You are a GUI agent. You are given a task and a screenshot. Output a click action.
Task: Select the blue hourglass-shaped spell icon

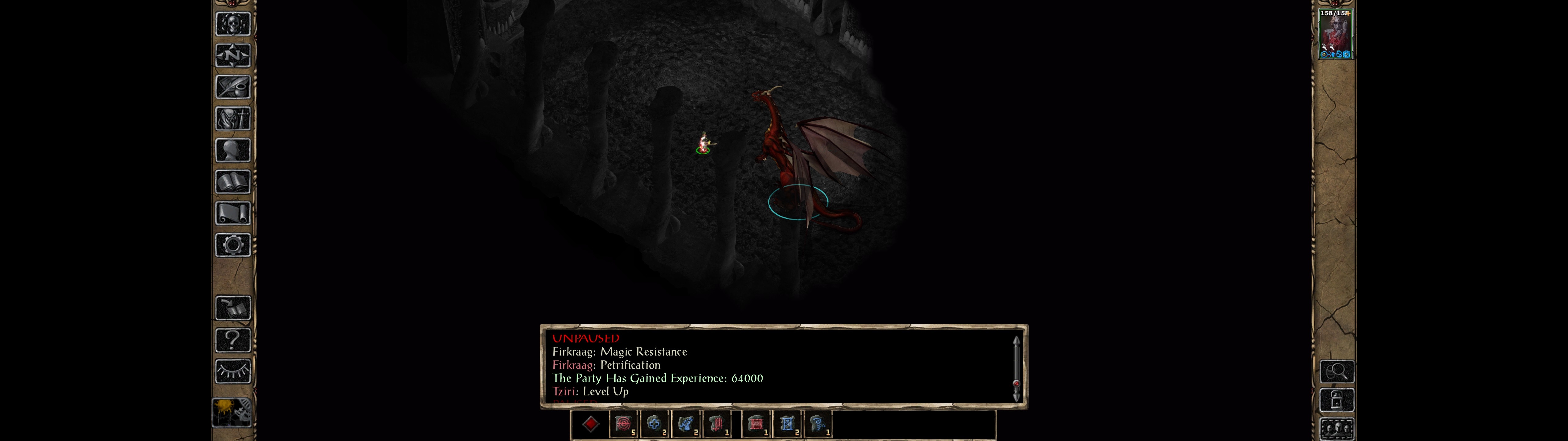tap(786, 424)
